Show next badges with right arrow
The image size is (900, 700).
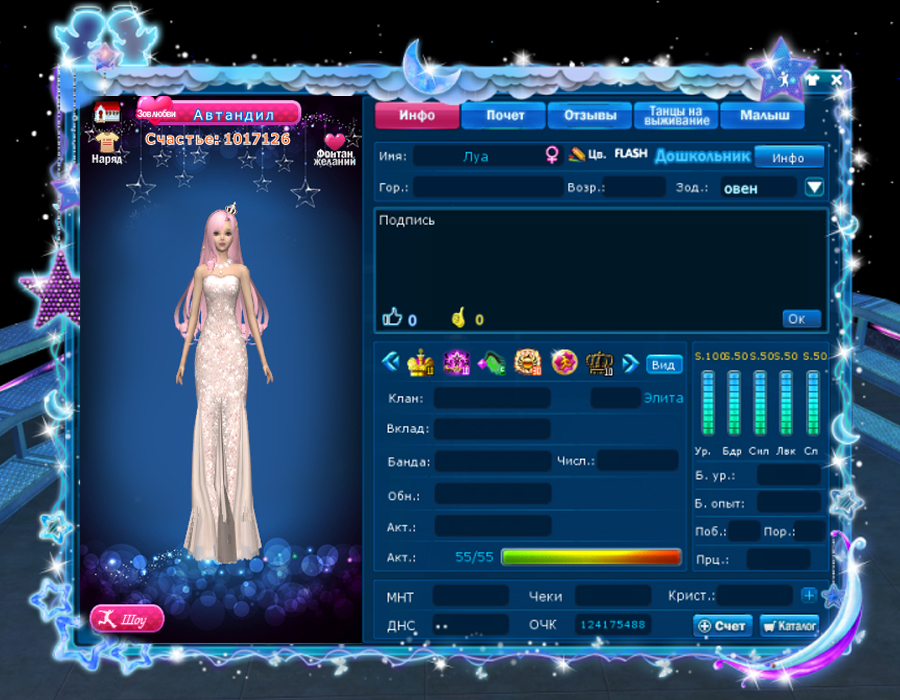point(630,363)
